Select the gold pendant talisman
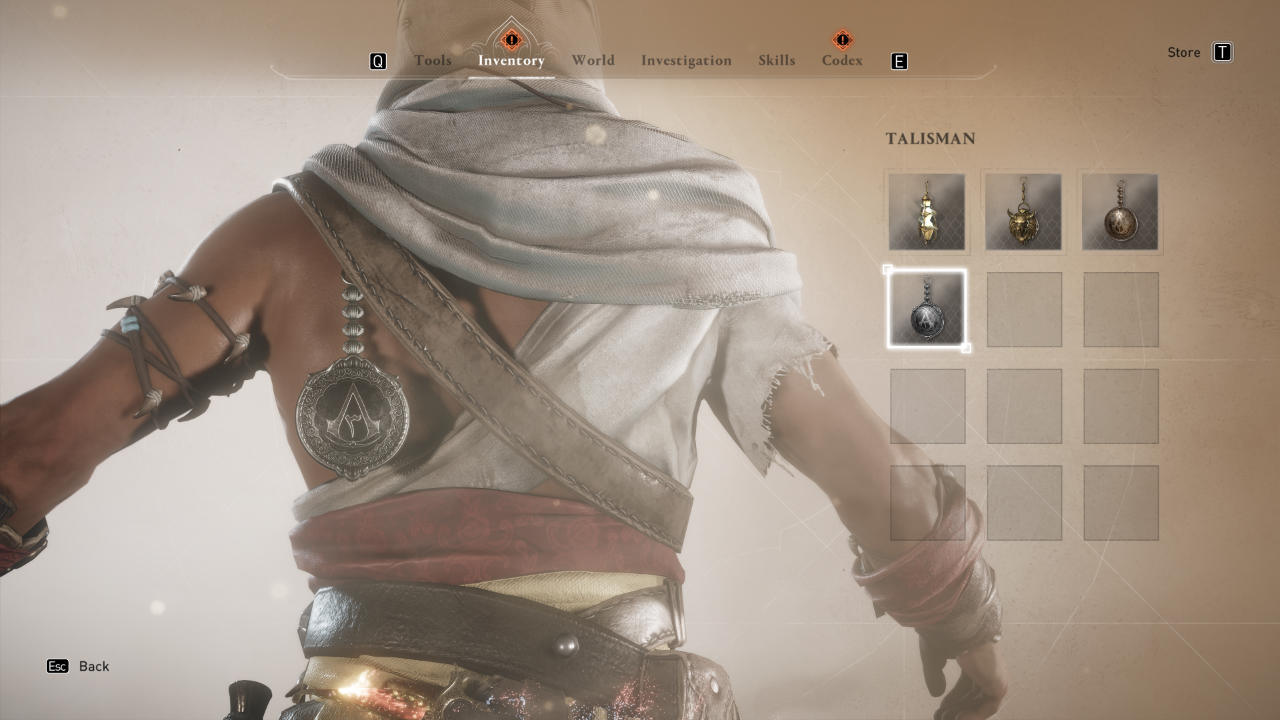 (x=927, y=212)
